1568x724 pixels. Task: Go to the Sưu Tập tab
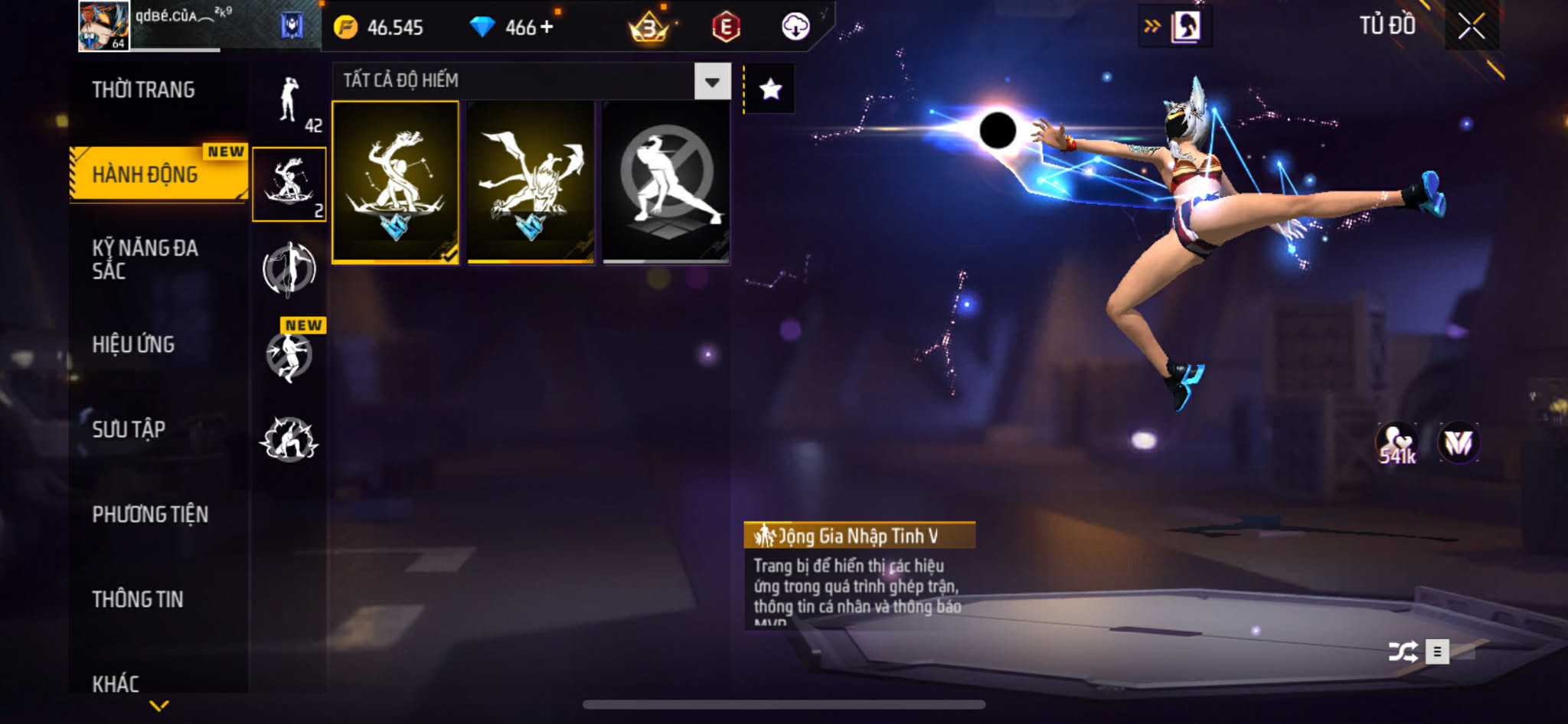click(x=129, y=429)
